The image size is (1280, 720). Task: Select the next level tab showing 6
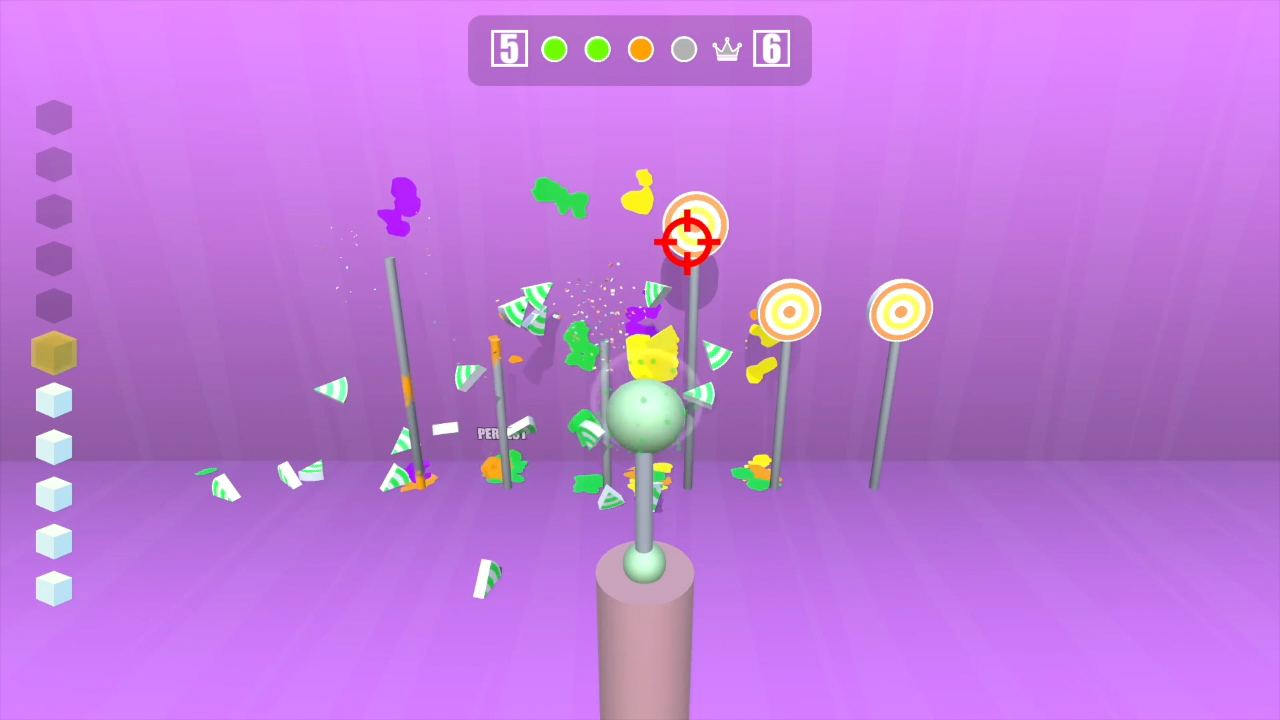[x=771, y=49]
